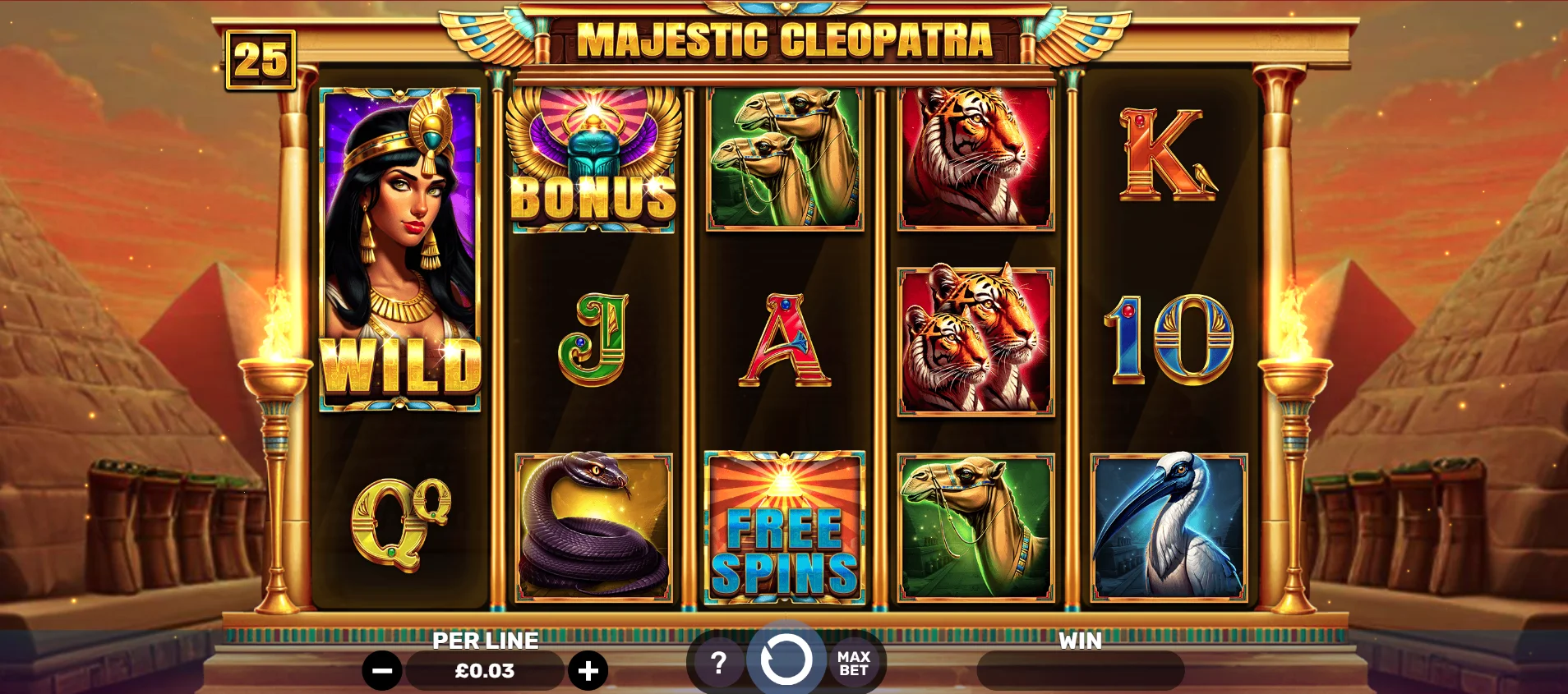Click the 25 paylines indicator box

[261, 60]
